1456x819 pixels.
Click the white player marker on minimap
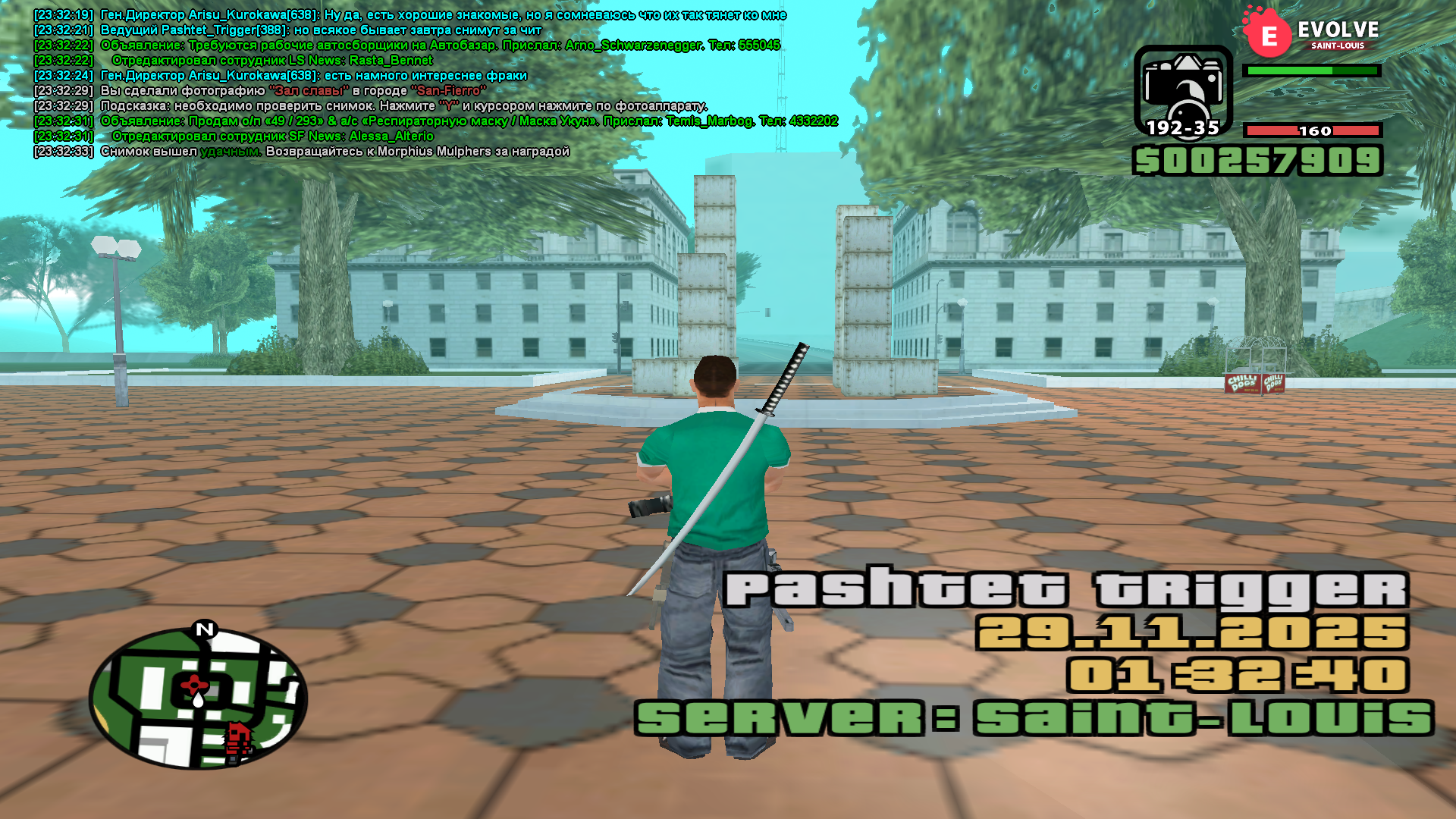[x=199, y=700]
